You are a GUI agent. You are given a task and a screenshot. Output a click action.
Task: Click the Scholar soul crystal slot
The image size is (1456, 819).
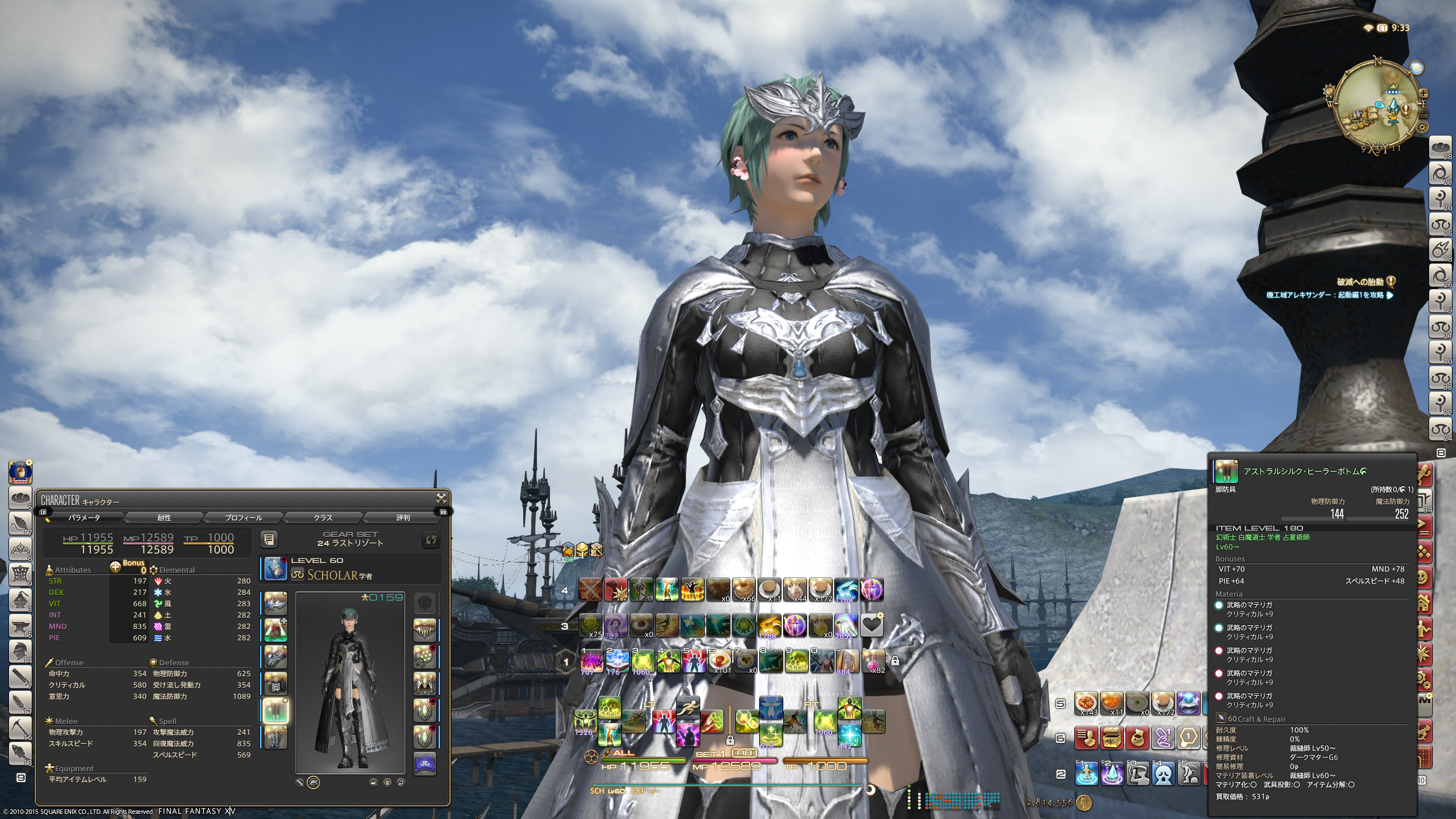pyautogui.click(x=424, y=764)
